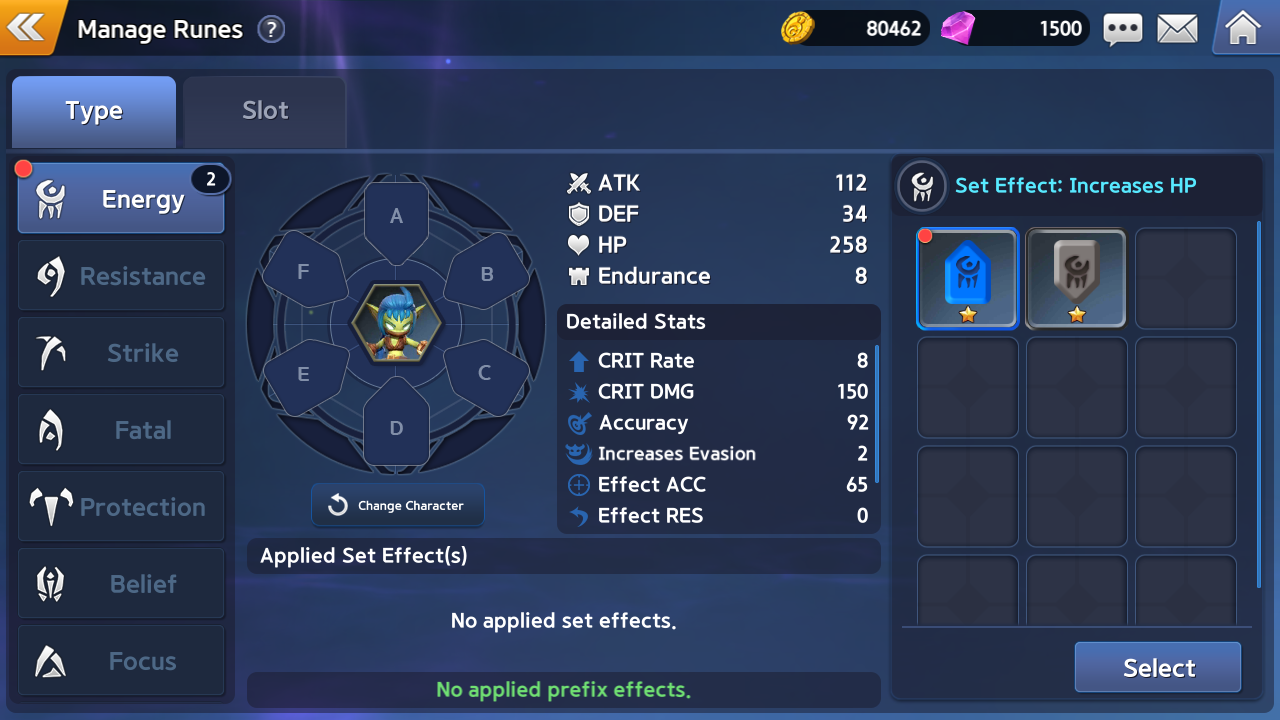Go back using the double-arrow button
This screenshot has height=720, width=1280.
pyautogui.click(x=27, y=27)
